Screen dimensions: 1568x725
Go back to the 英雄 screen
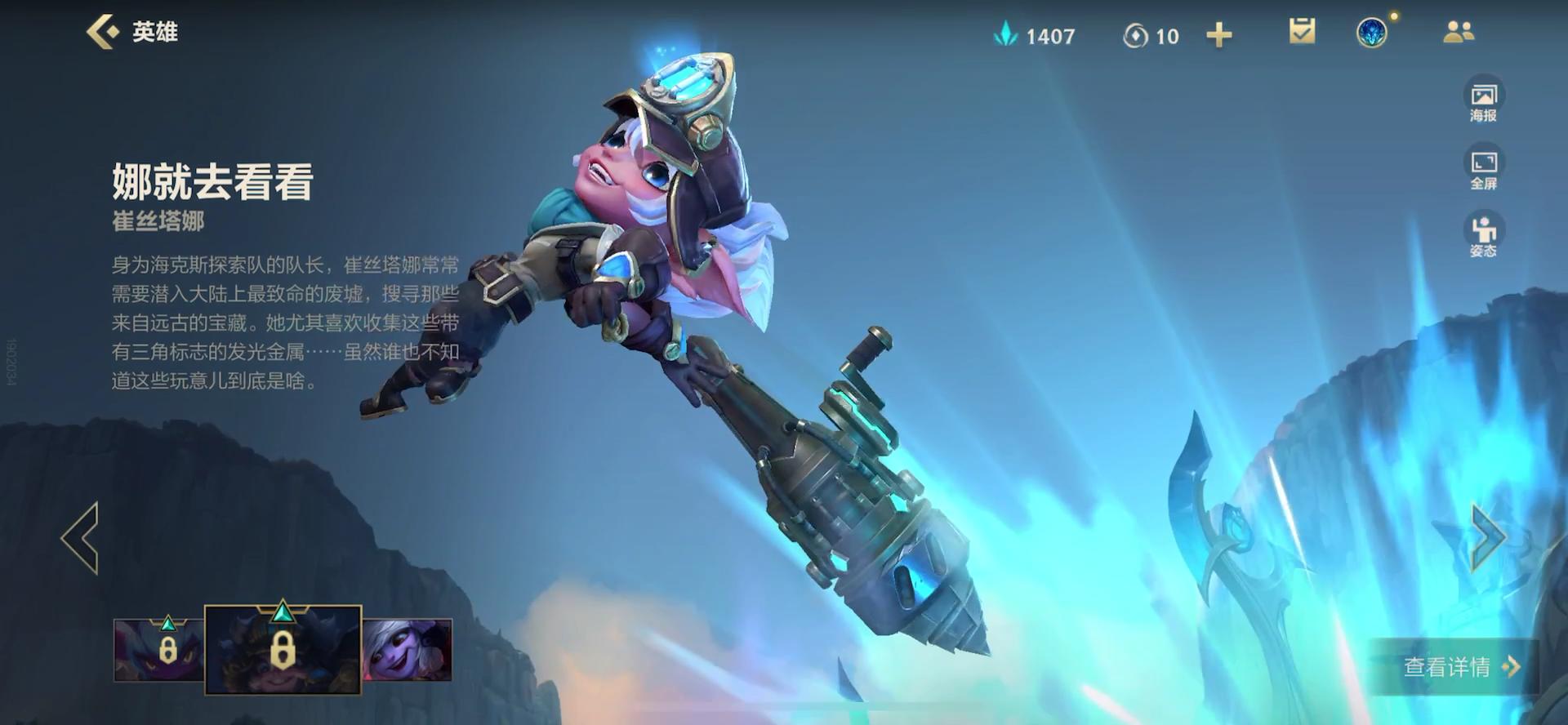[x=131, y=33]
